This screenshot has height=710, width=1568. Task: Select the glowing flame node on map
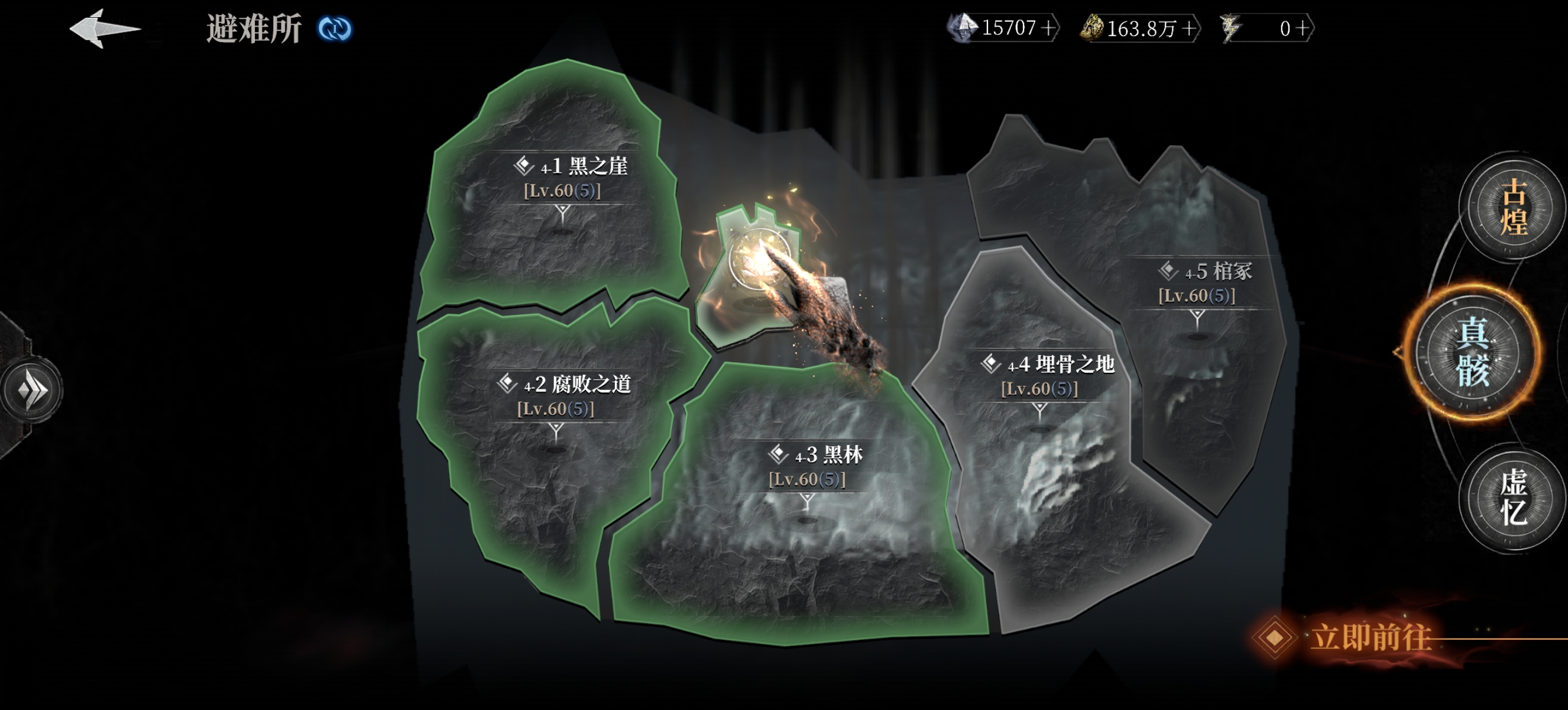point(760,263)
